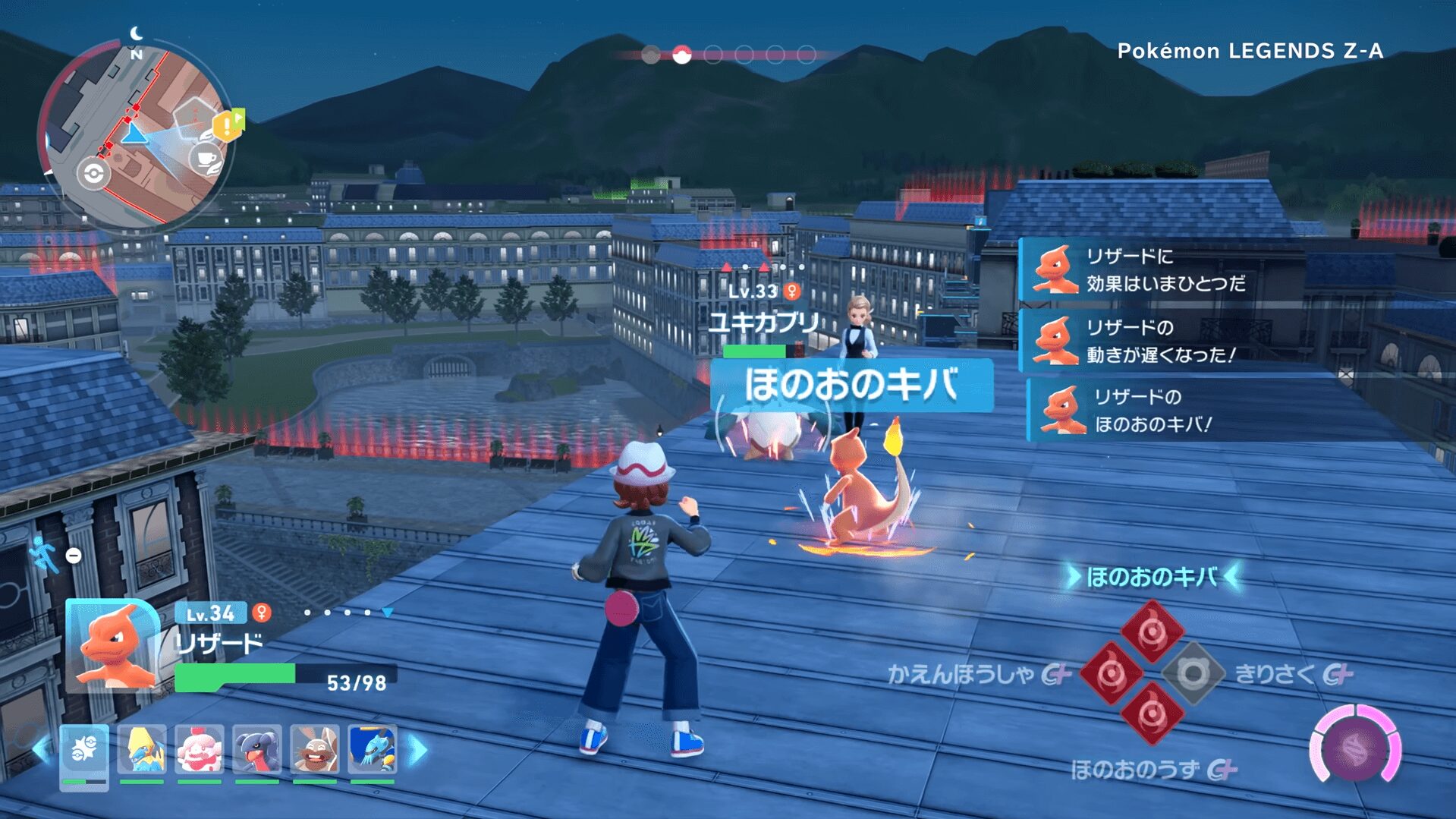1456x819 pixels.
Task: Select the Poké Ball swap slot
Action: coord(84,751)
